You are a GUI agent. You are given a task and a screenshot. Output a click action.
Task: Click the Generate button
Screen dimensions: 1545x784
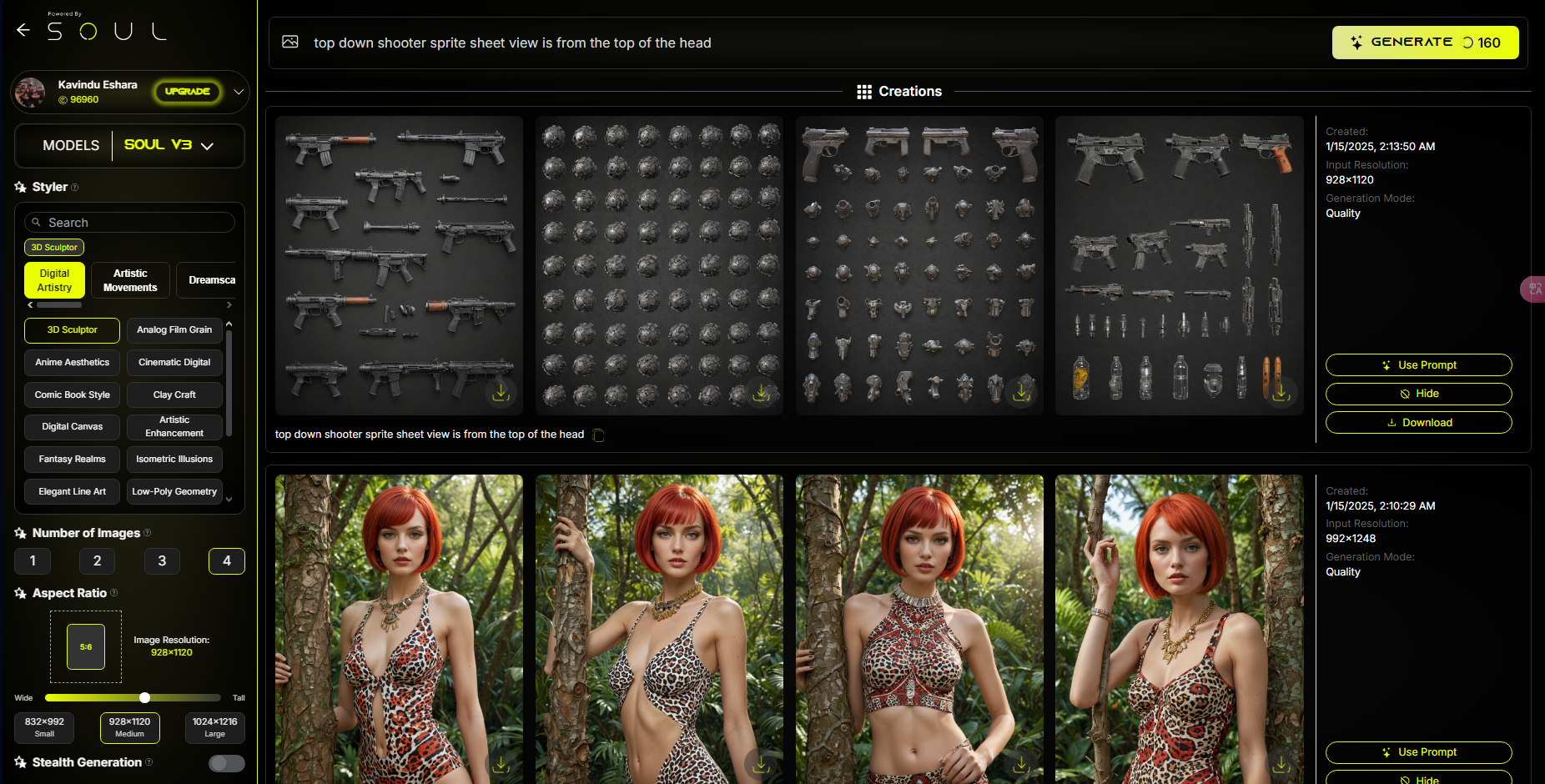click(1424, 43)
